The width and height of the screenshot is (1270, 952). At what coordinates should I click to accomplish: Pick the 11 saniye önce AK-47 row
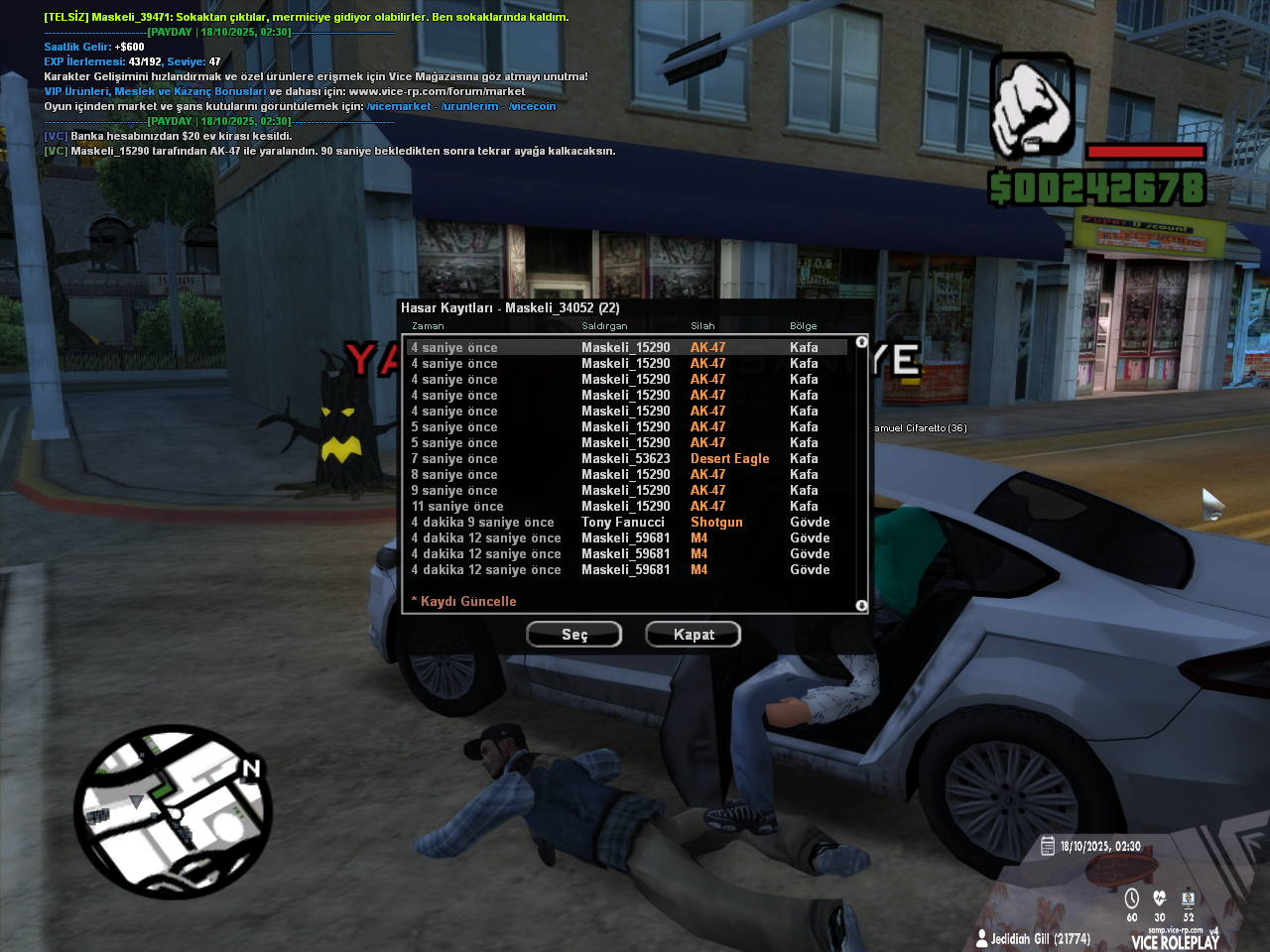(x=625, y=507)
